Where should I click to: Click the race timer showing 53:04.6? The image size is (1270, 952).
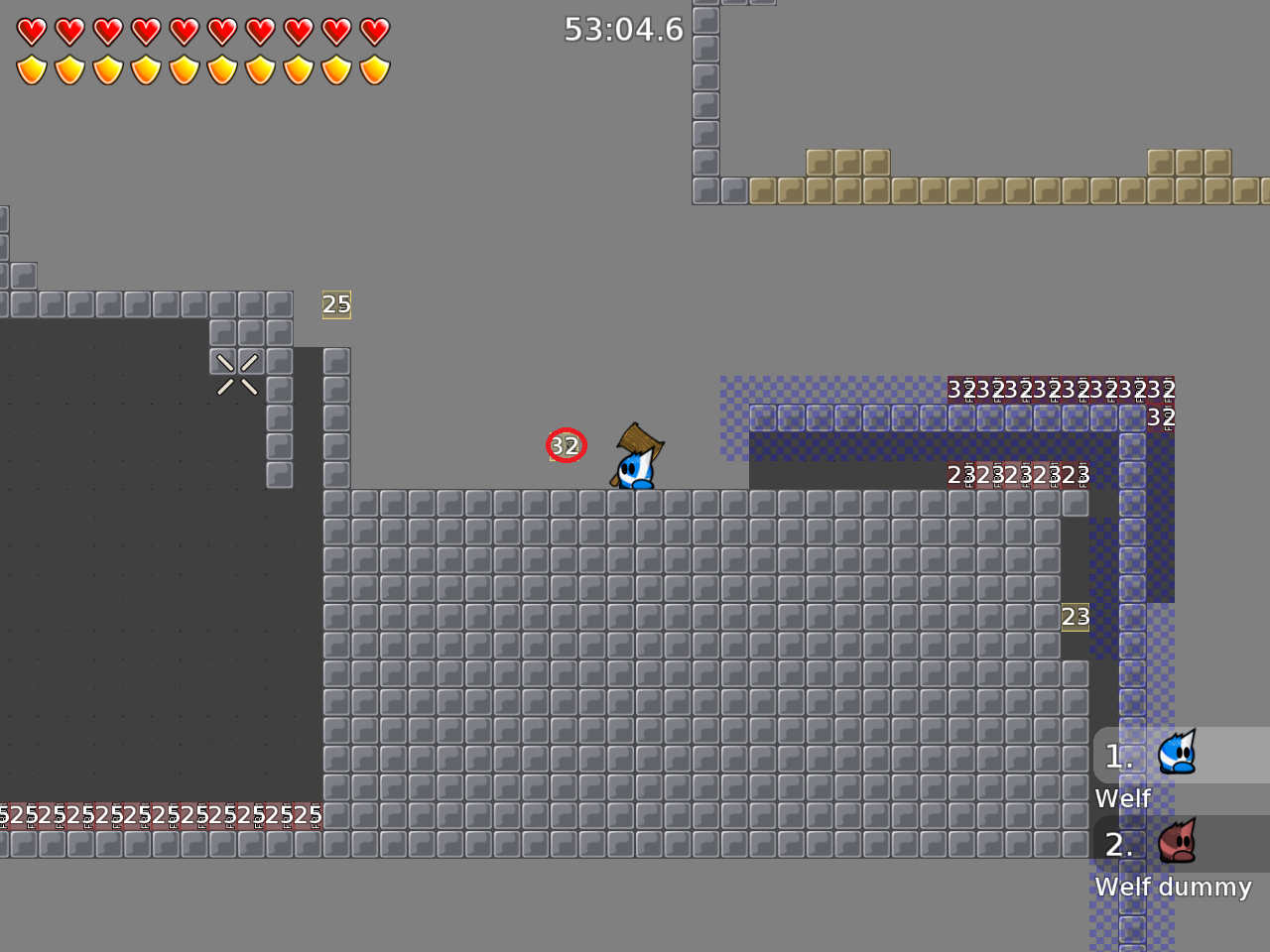tap(623, 30)
